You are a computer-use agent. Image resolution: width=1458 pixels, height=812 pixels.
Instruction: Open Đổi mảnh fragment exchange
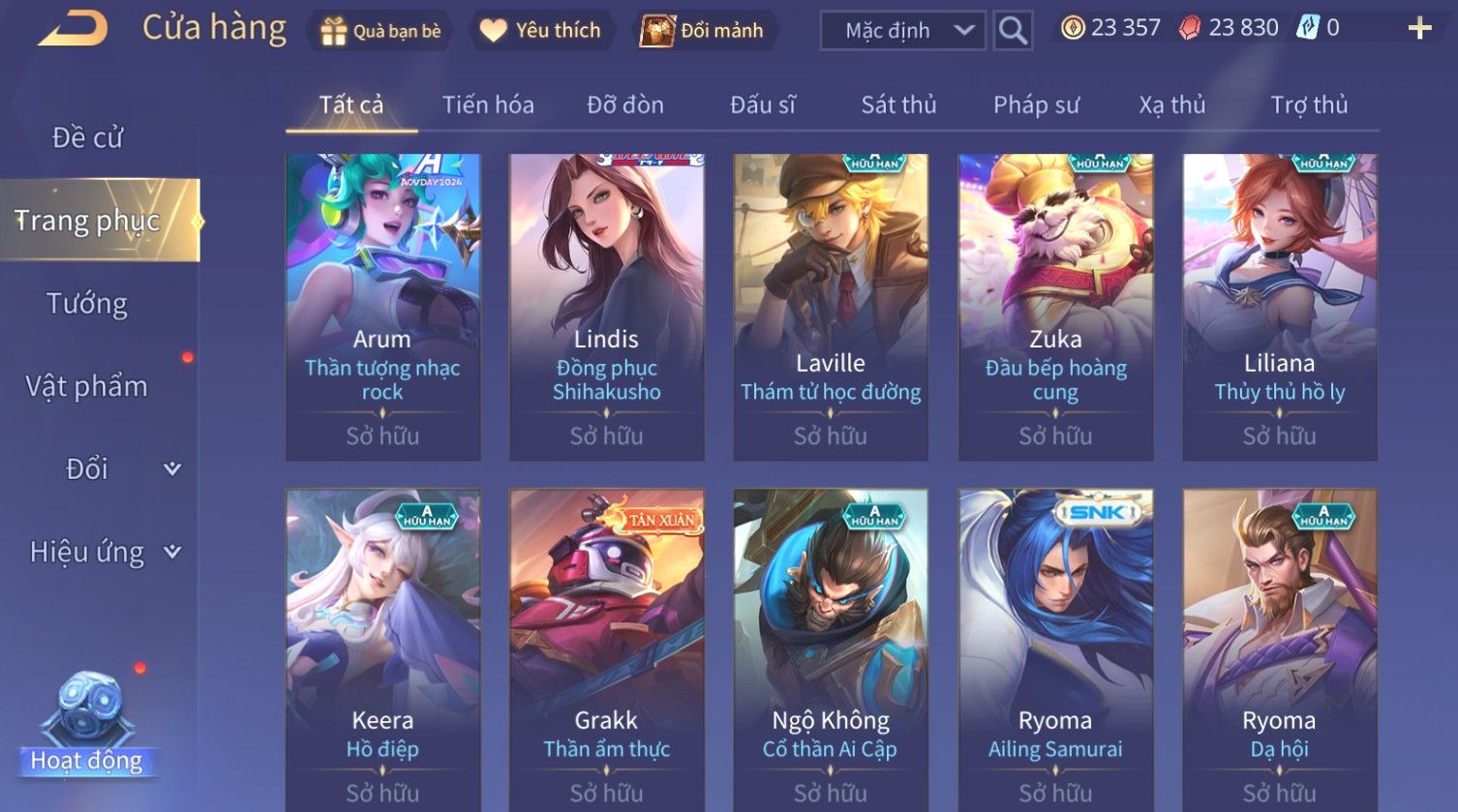(x=704, y=31)
